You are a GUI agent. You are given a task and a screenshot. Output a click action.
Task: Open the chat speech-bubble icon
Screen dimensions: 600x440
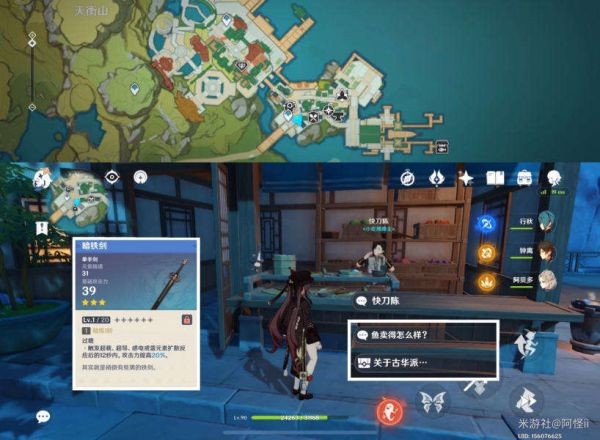[43, 416]
